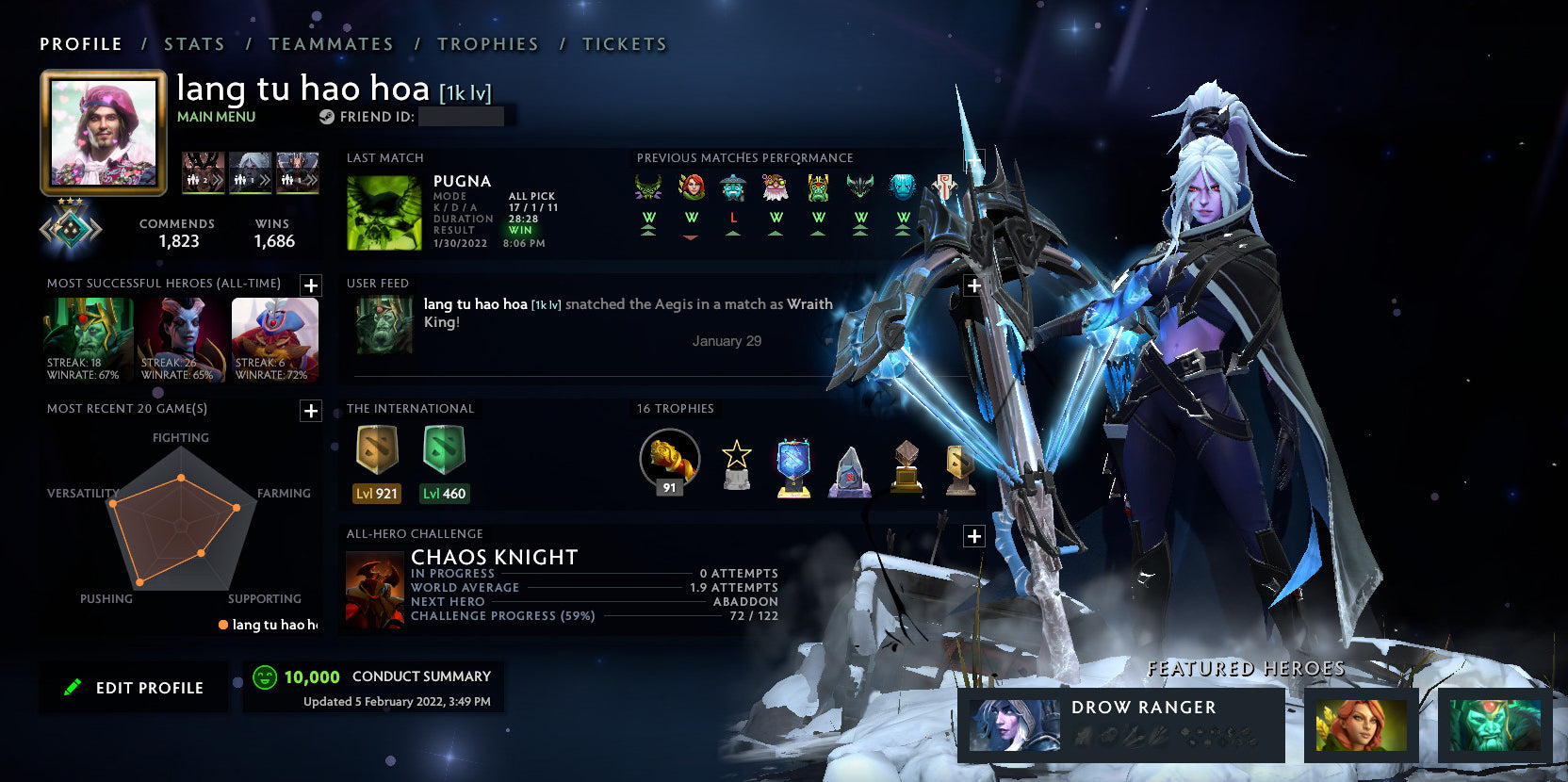This screenshot has width=1568, height=782.
Task: Open the Teammates tab
Action: tap(331, 44)
